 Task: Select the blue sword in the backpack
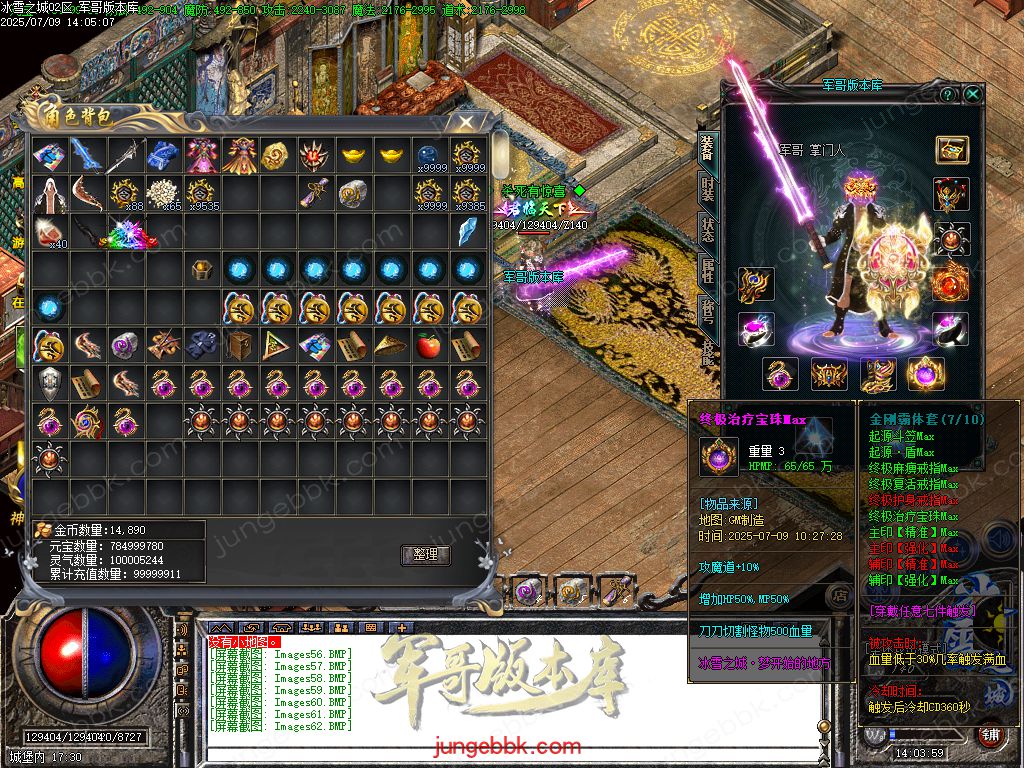pyautogui.click(x=87, y=156)
